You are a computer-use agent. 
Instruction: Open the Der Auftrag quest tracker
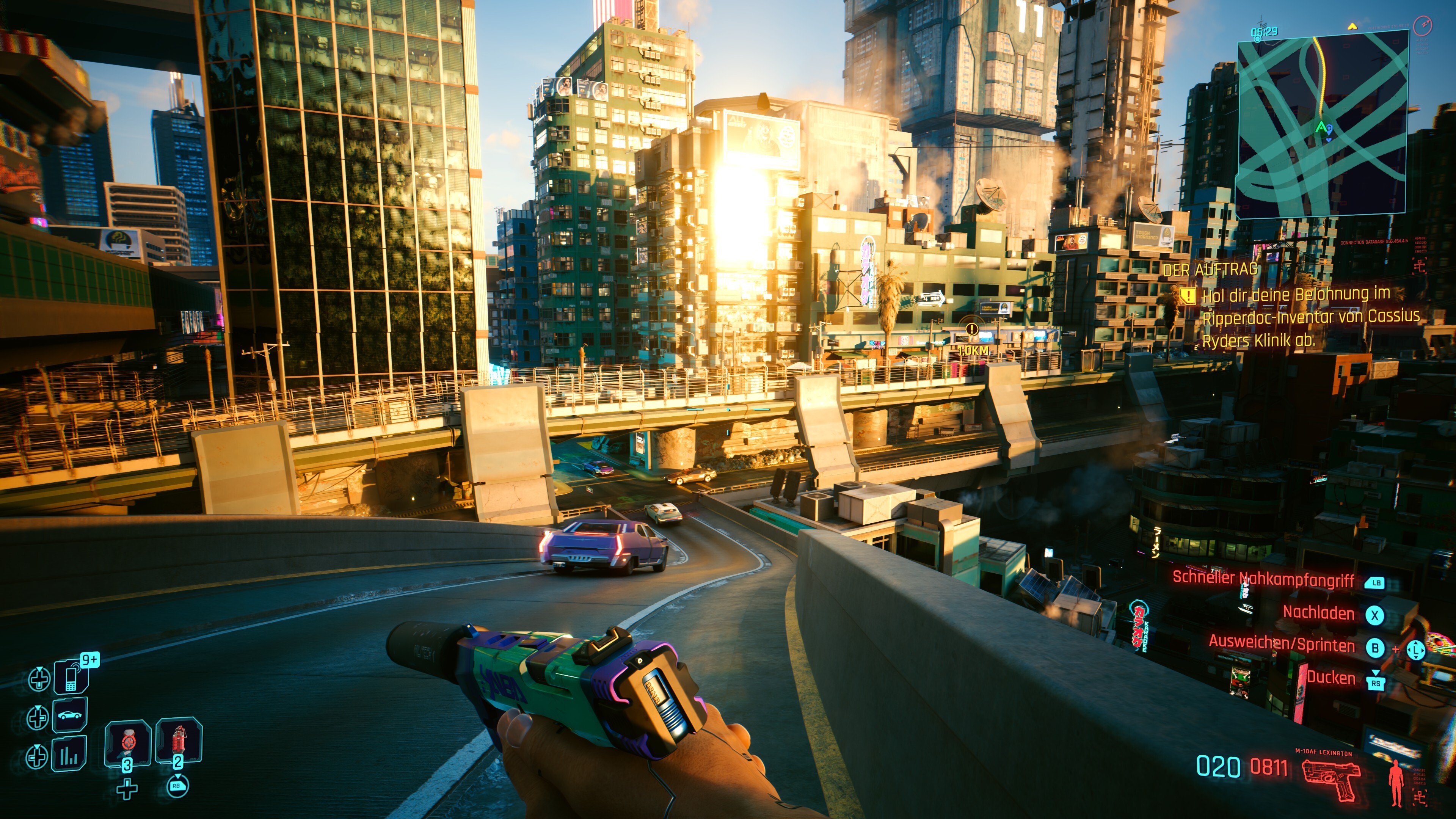1210,270
